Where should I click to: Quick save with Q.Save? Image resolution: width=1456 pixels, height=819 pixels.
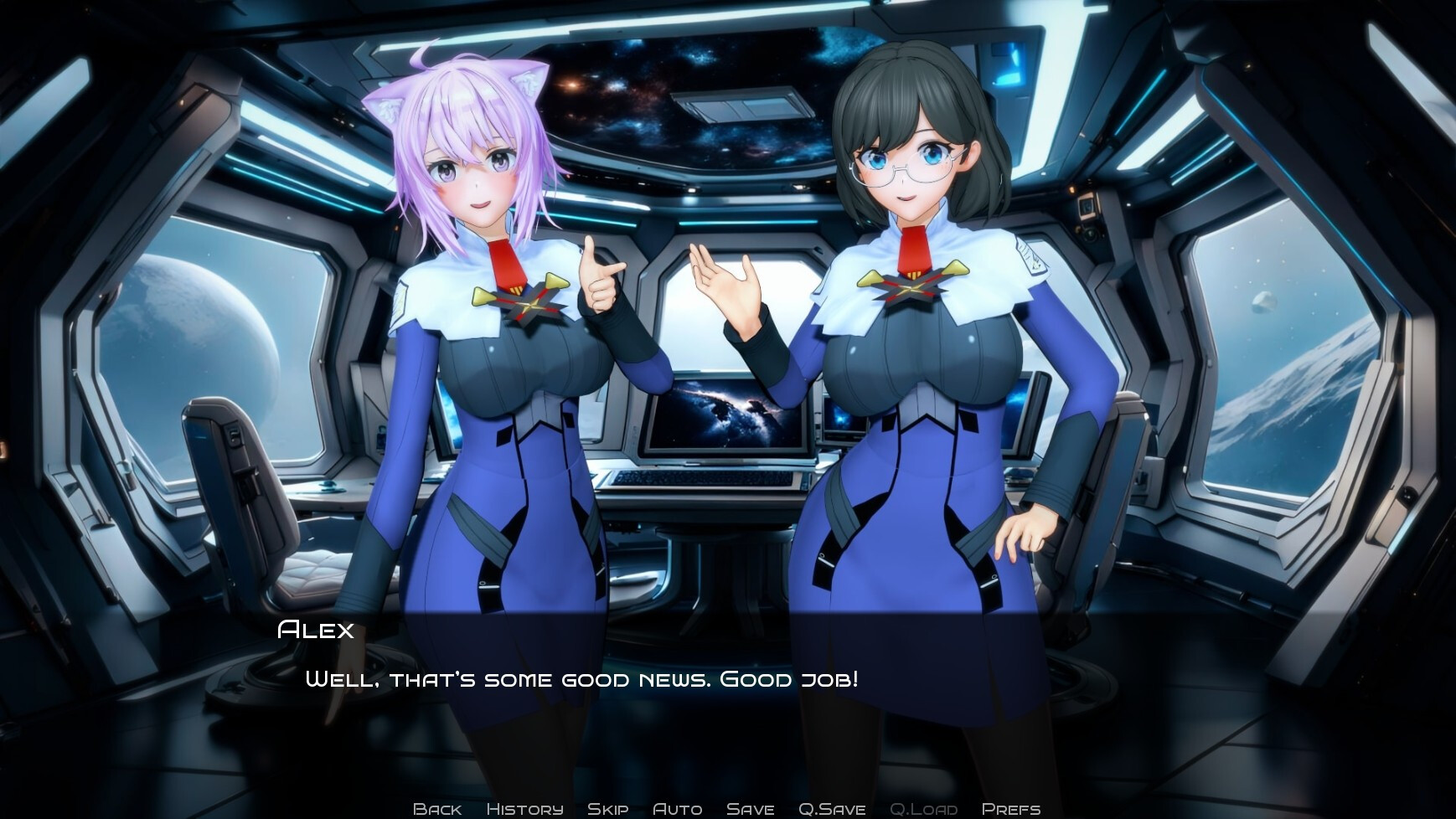click(832, 809)
